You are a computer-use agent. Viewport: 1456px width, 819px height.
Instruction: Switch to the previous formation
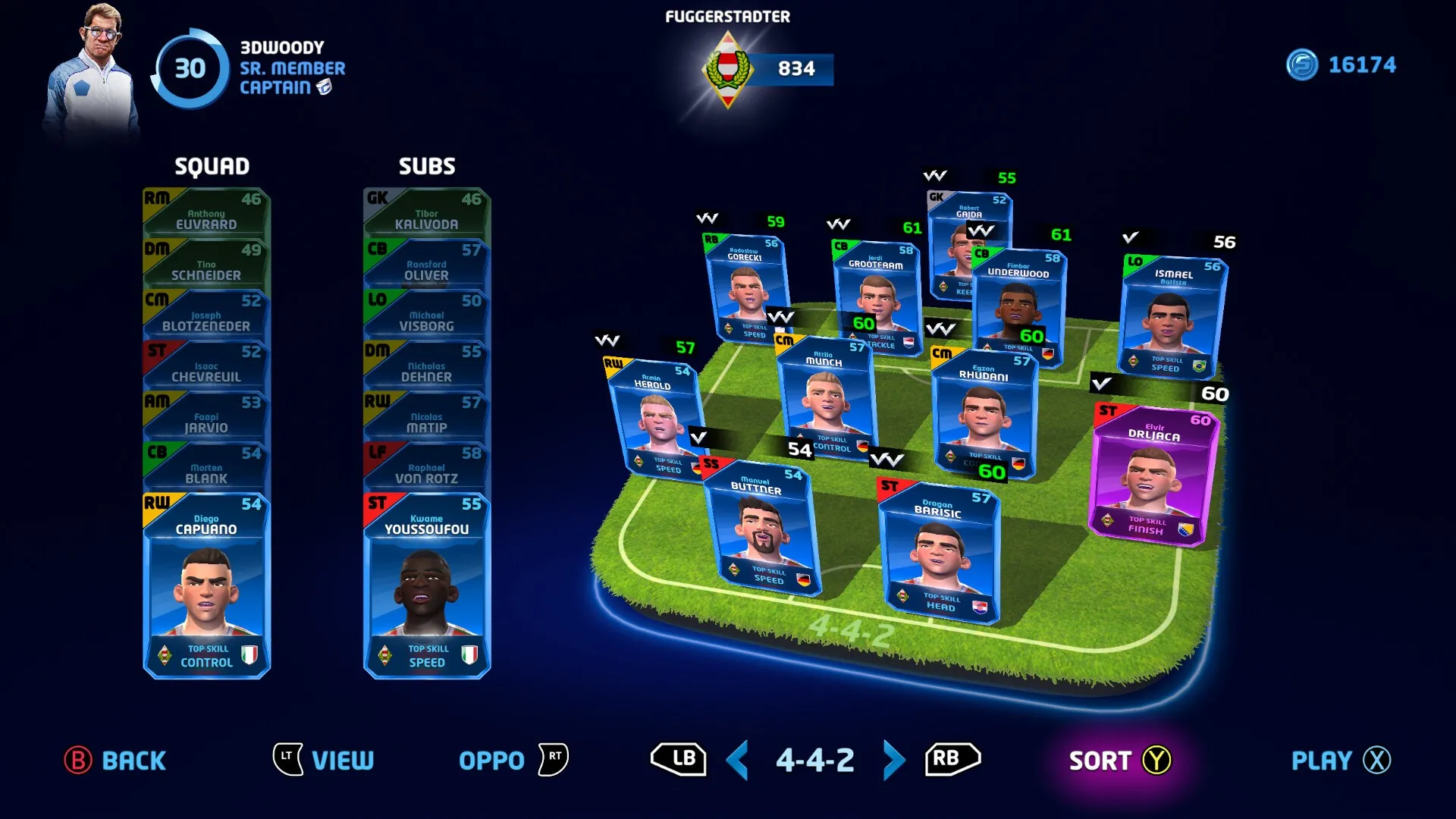[737, 760]
